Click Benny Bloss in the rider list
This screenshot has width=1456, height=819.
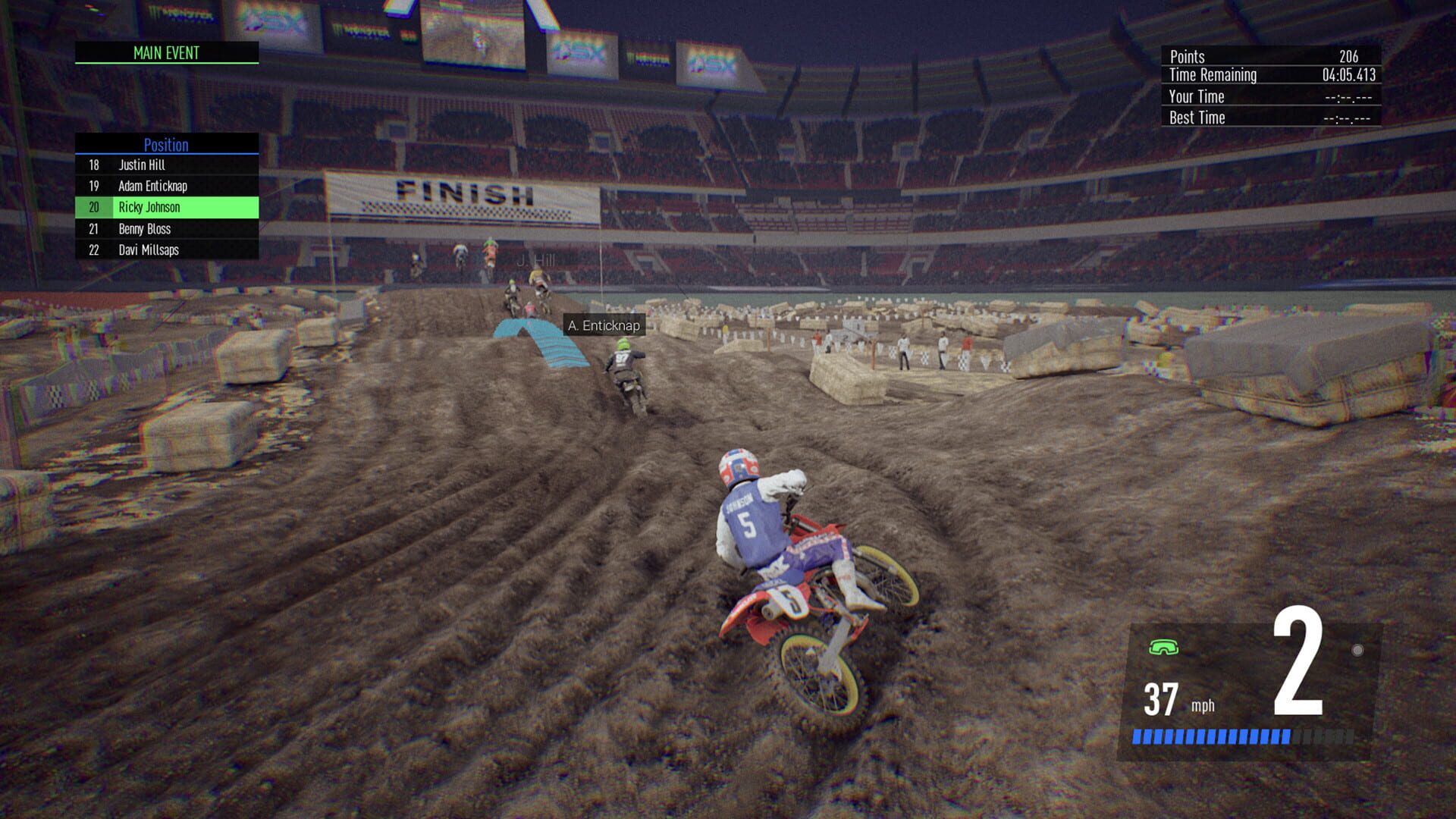click(166, 228)
